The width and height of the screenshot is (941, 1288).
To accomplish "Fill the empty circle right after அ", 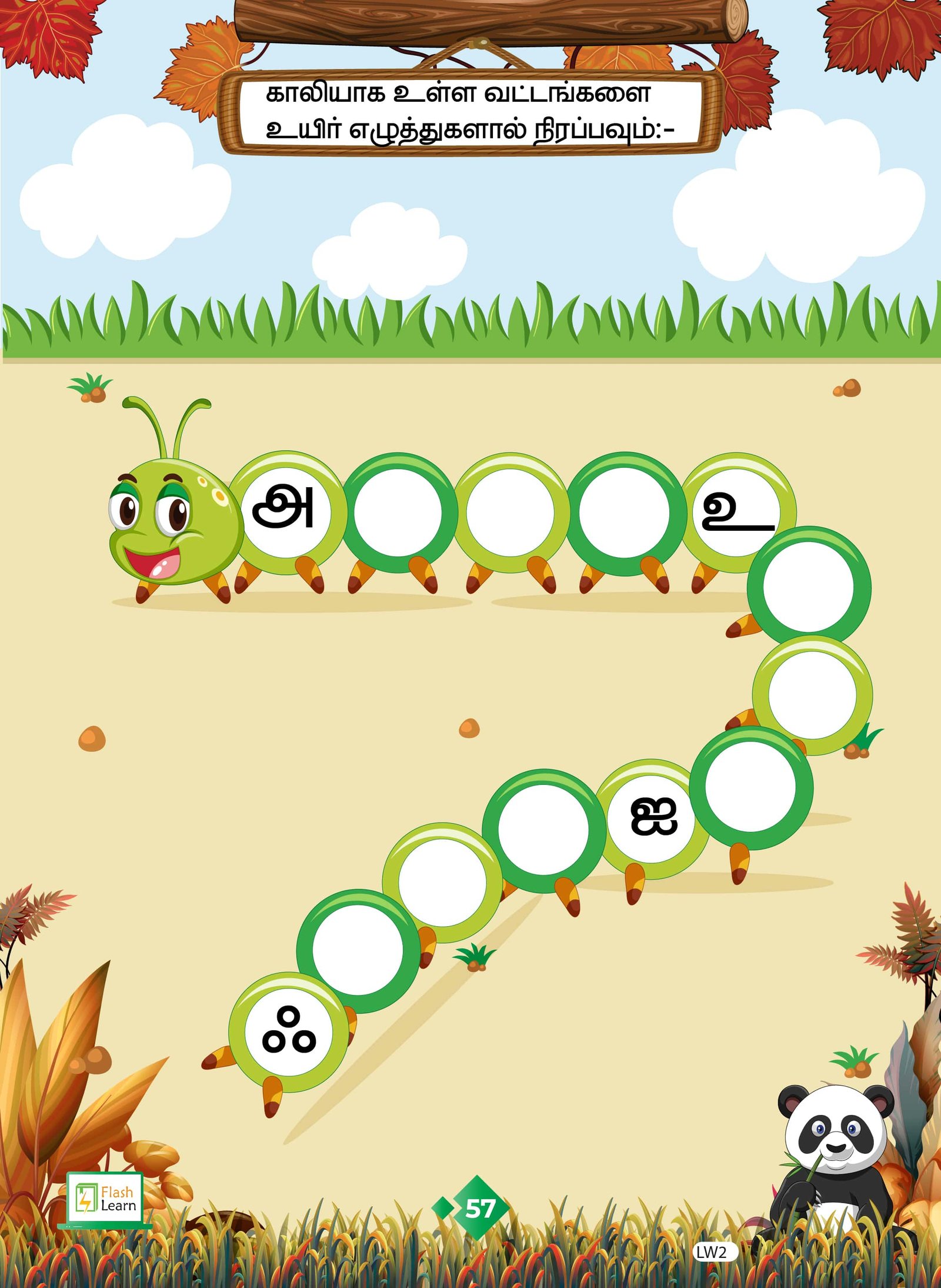I will coord(398,512).
